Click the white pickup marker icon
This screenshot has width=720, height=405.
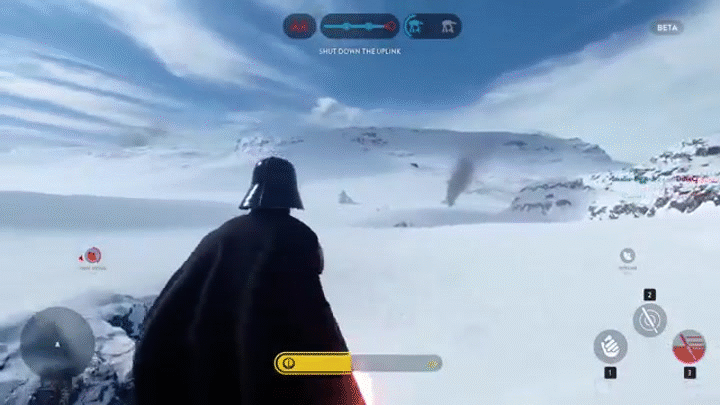[627, 256]
